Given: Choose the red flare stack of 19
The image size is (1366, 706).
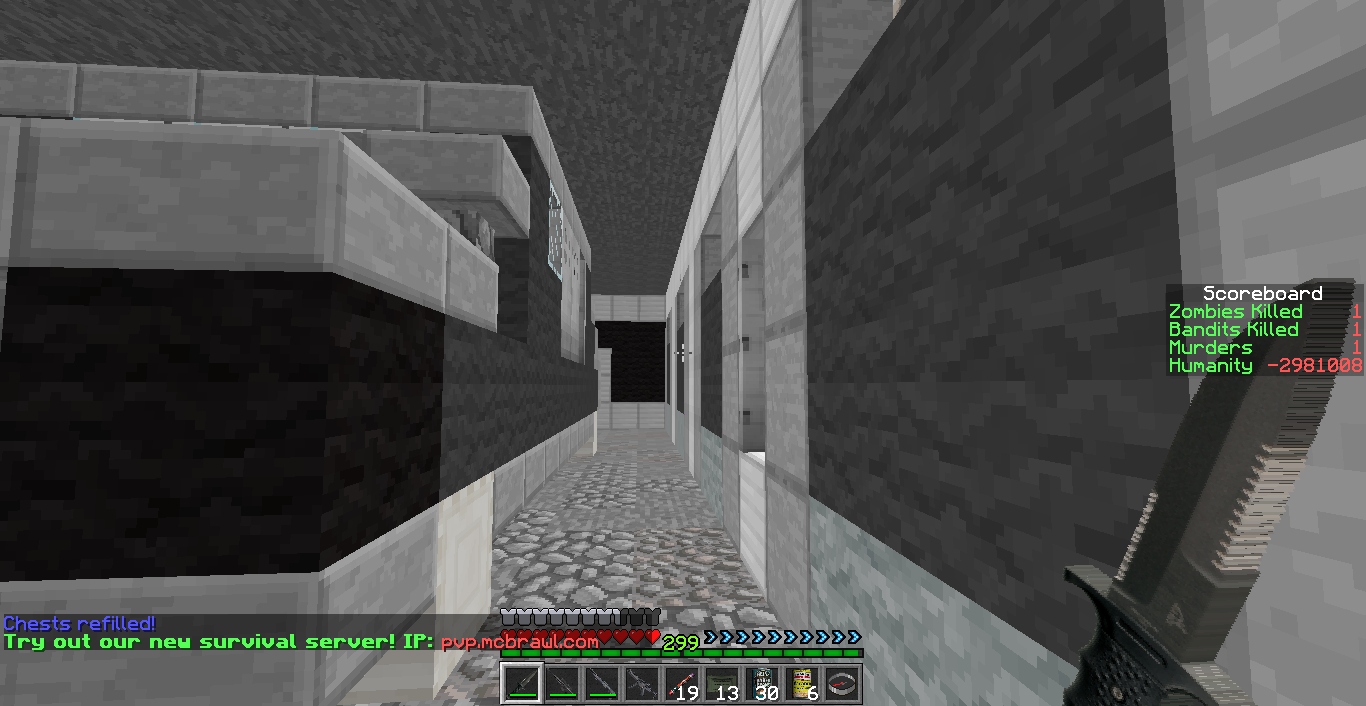Looking at the screenshot, I should tap(682, 684).
